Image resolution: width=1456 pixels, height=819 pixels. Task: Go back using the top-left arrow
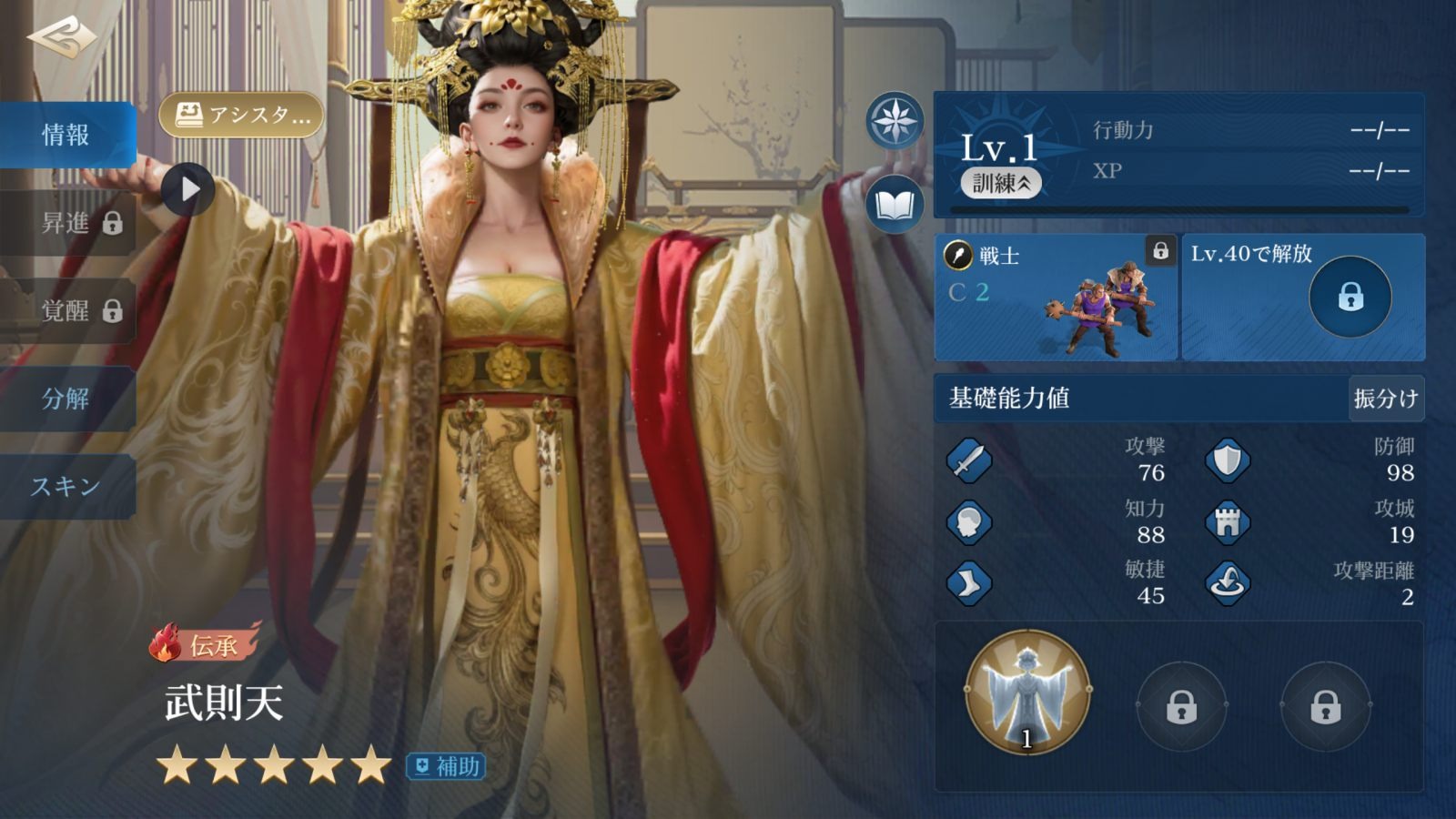pos(62,37)
